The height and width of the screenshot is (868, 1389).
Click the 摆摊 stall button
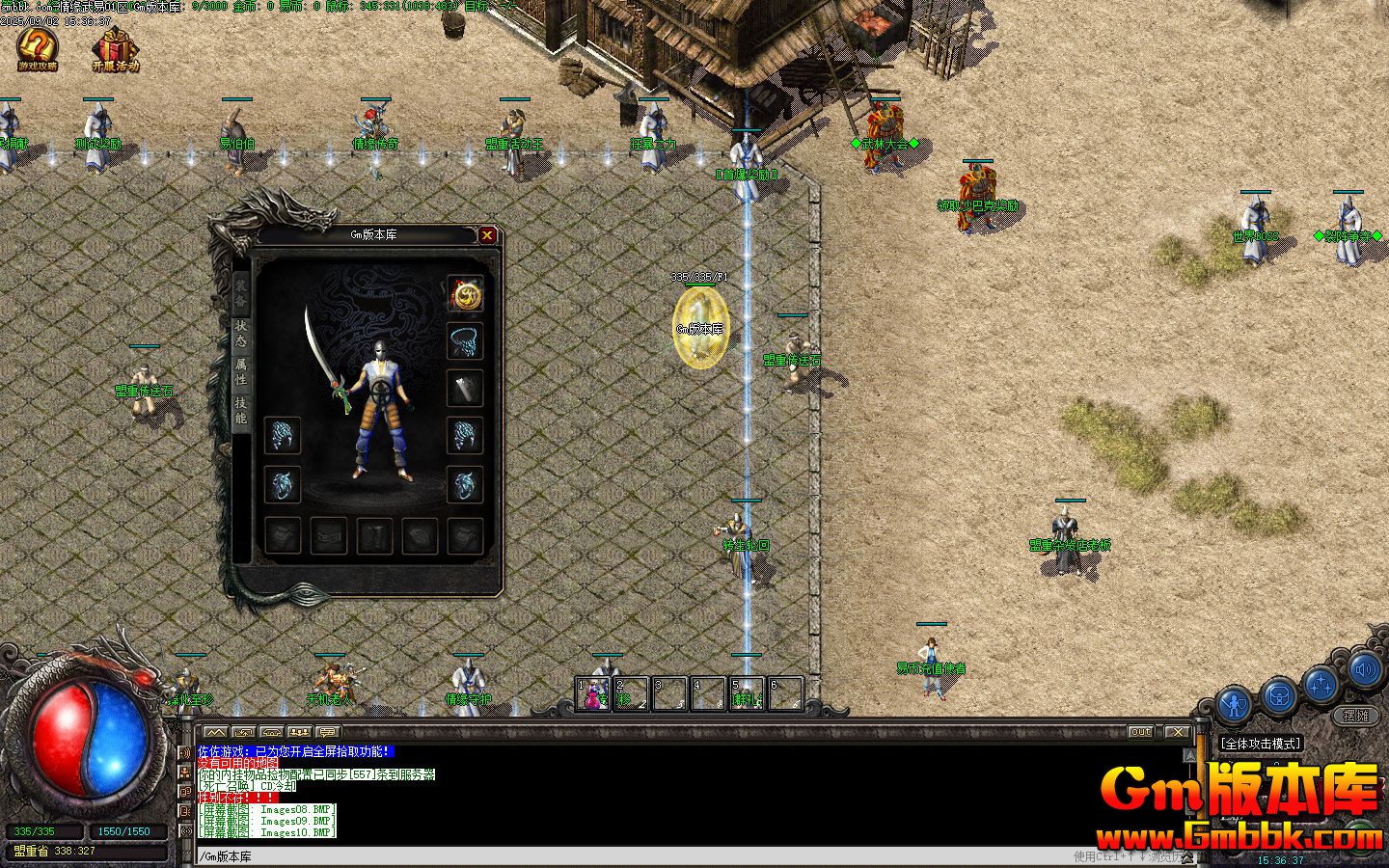coord(1356,716)
